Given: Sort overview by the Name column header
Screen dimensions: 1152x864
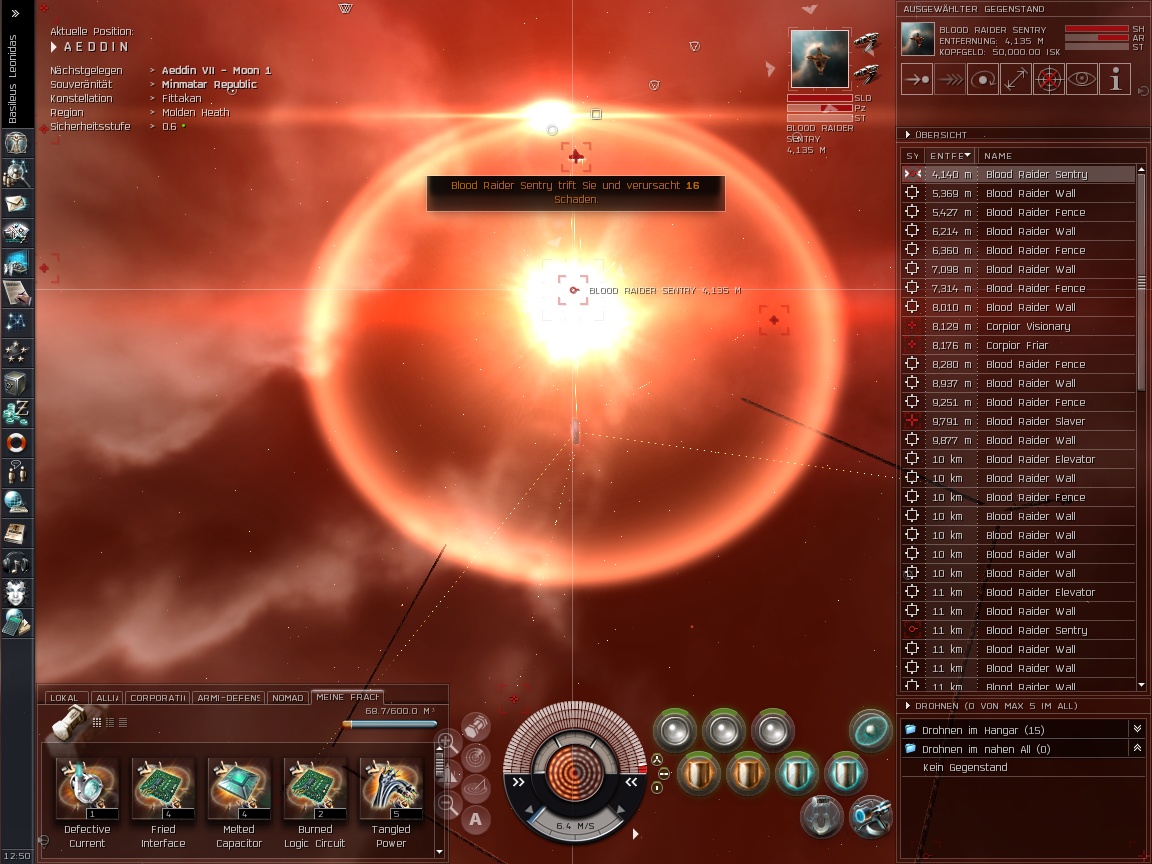Looking at the screenshot, I should tap(998, 156).
